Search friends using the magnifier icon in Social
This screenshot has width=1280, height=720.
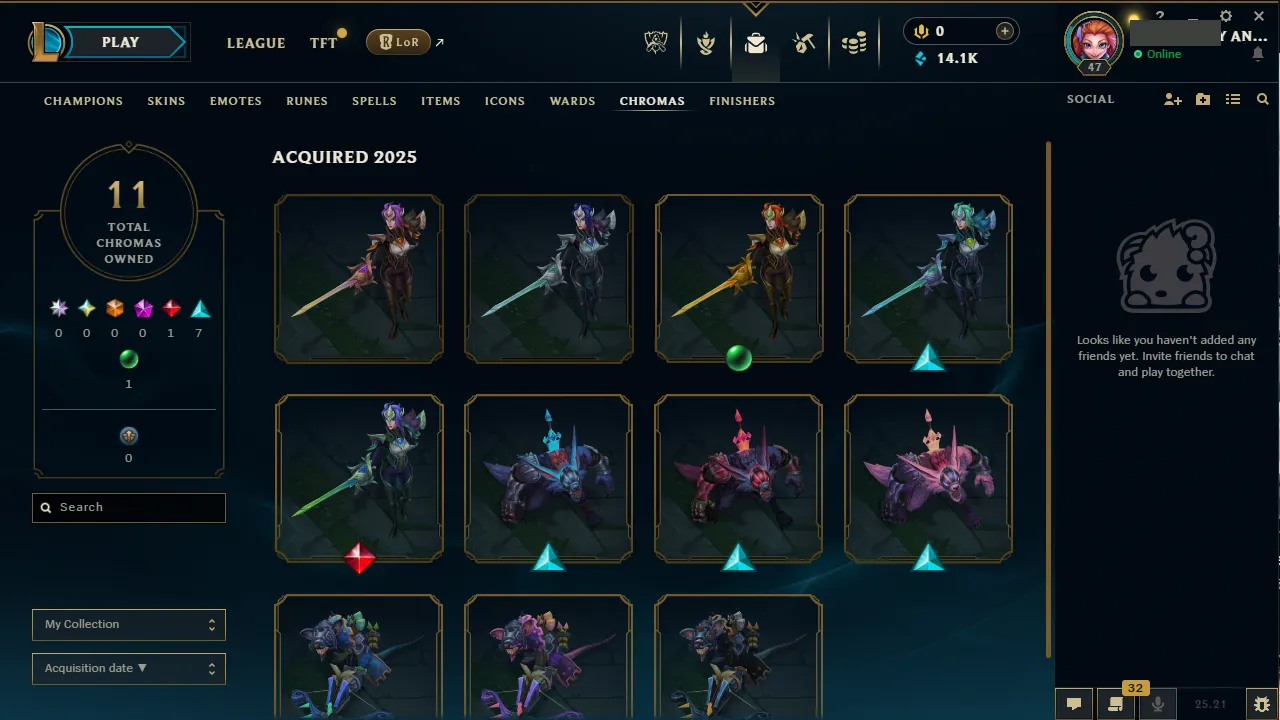pyautogui.click(x=1262, y=99)
